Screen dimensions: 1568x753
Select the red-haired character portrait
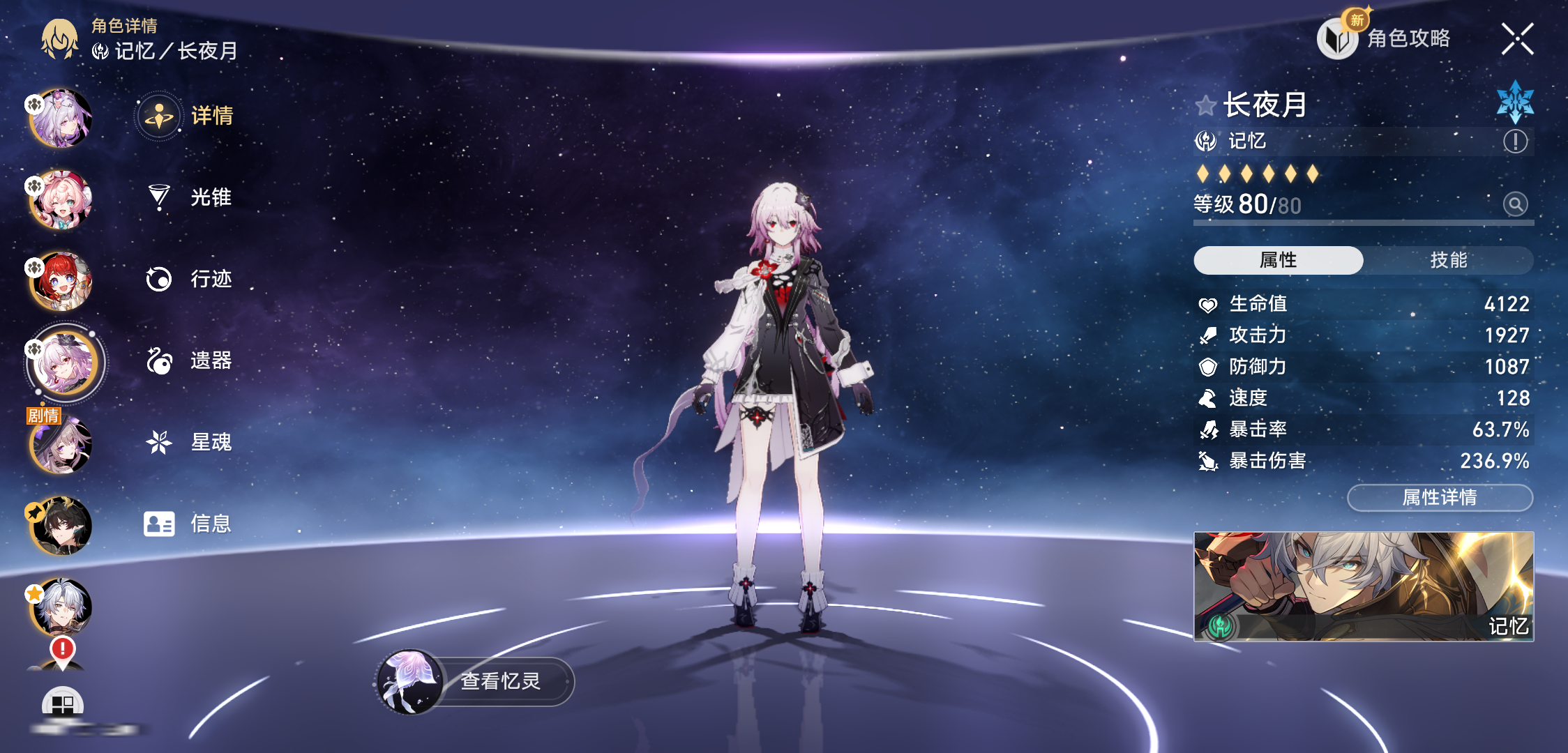[x=61, y=281]
